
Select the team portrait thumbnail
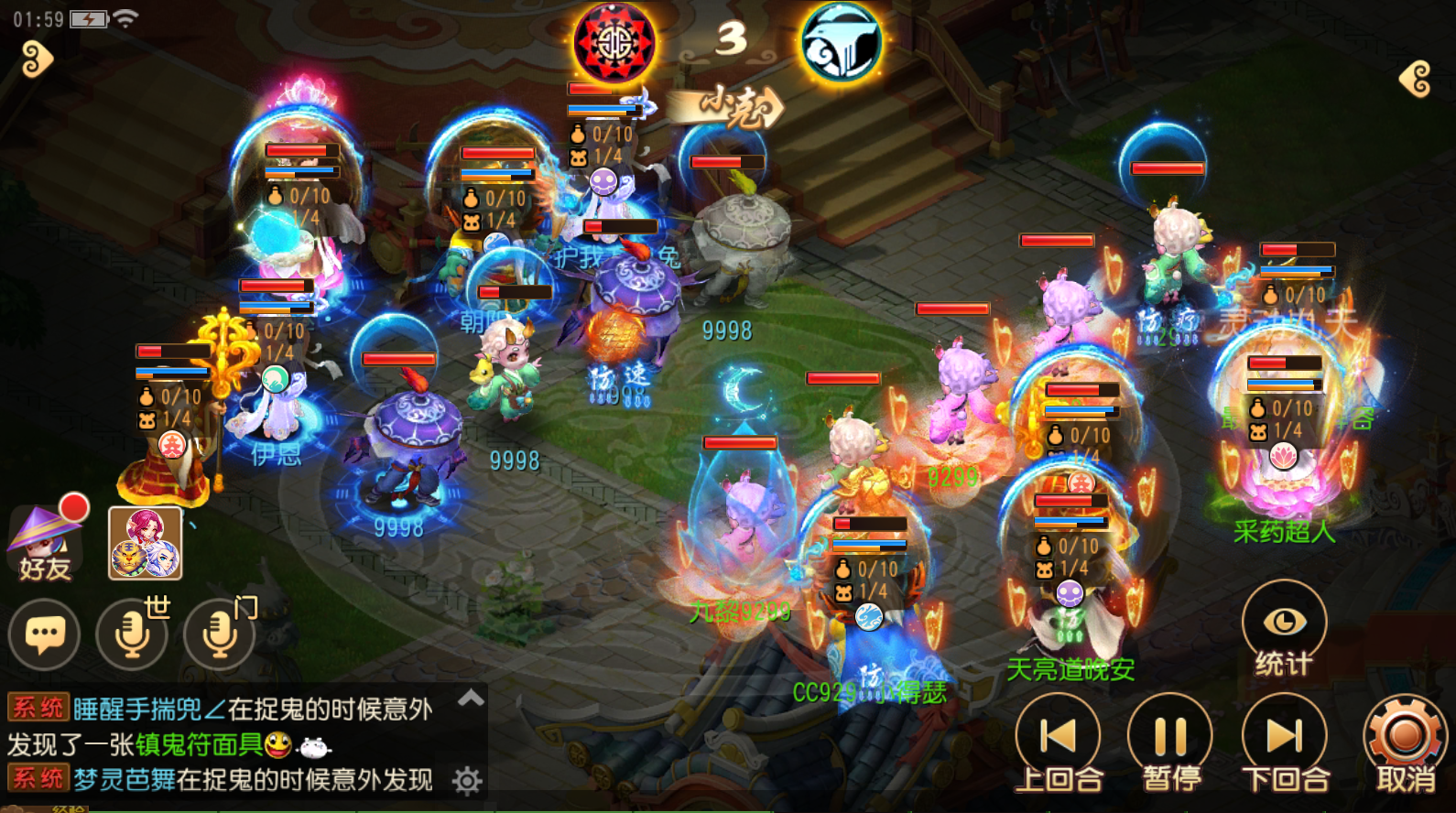tap(146, 543)
